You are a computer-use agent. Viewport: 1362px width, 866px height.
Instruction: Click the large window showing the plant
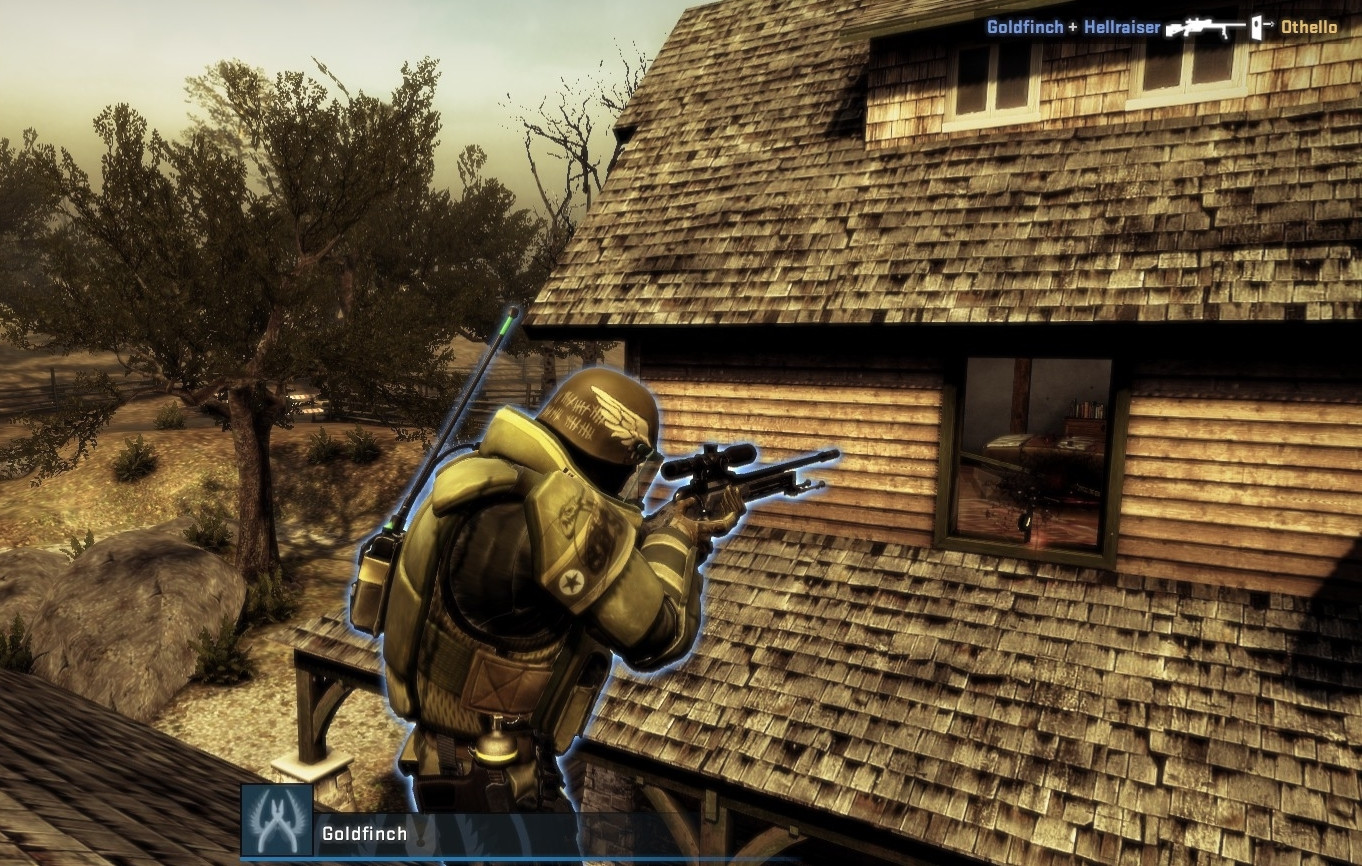[1030, 450]
